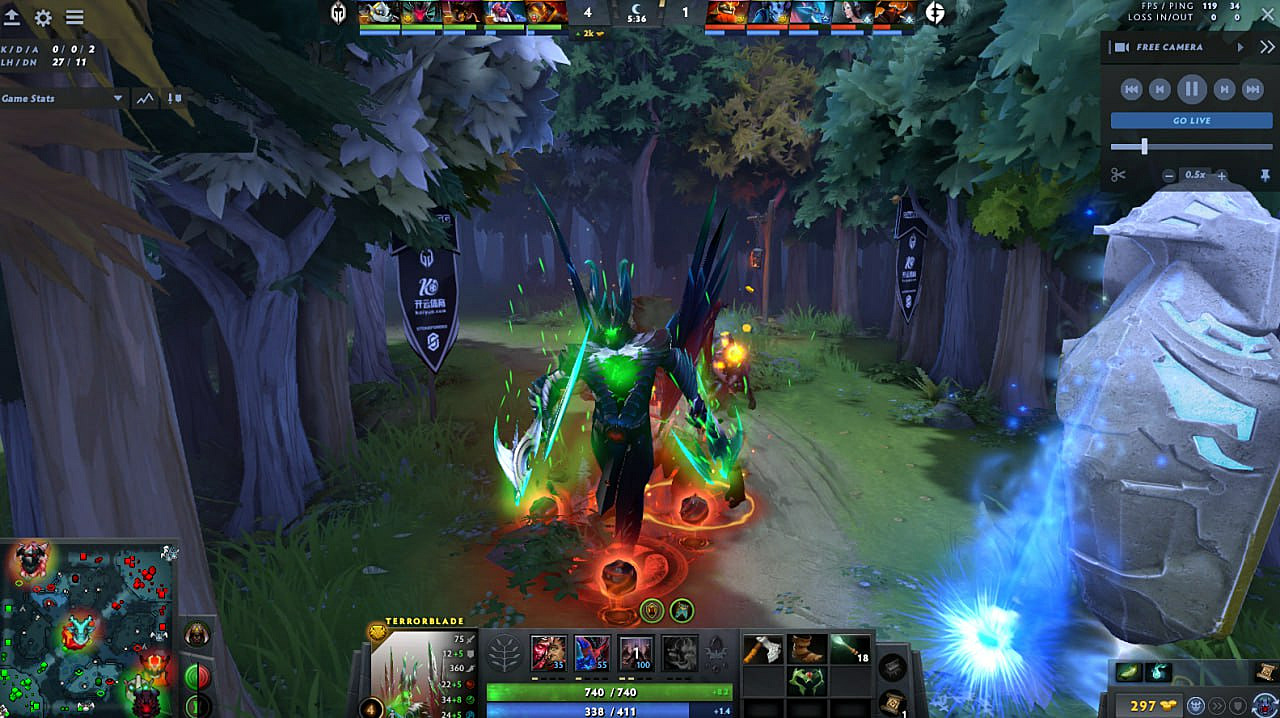Open the hamburger main menu
Screen dimensions: 1280x718
74,18
